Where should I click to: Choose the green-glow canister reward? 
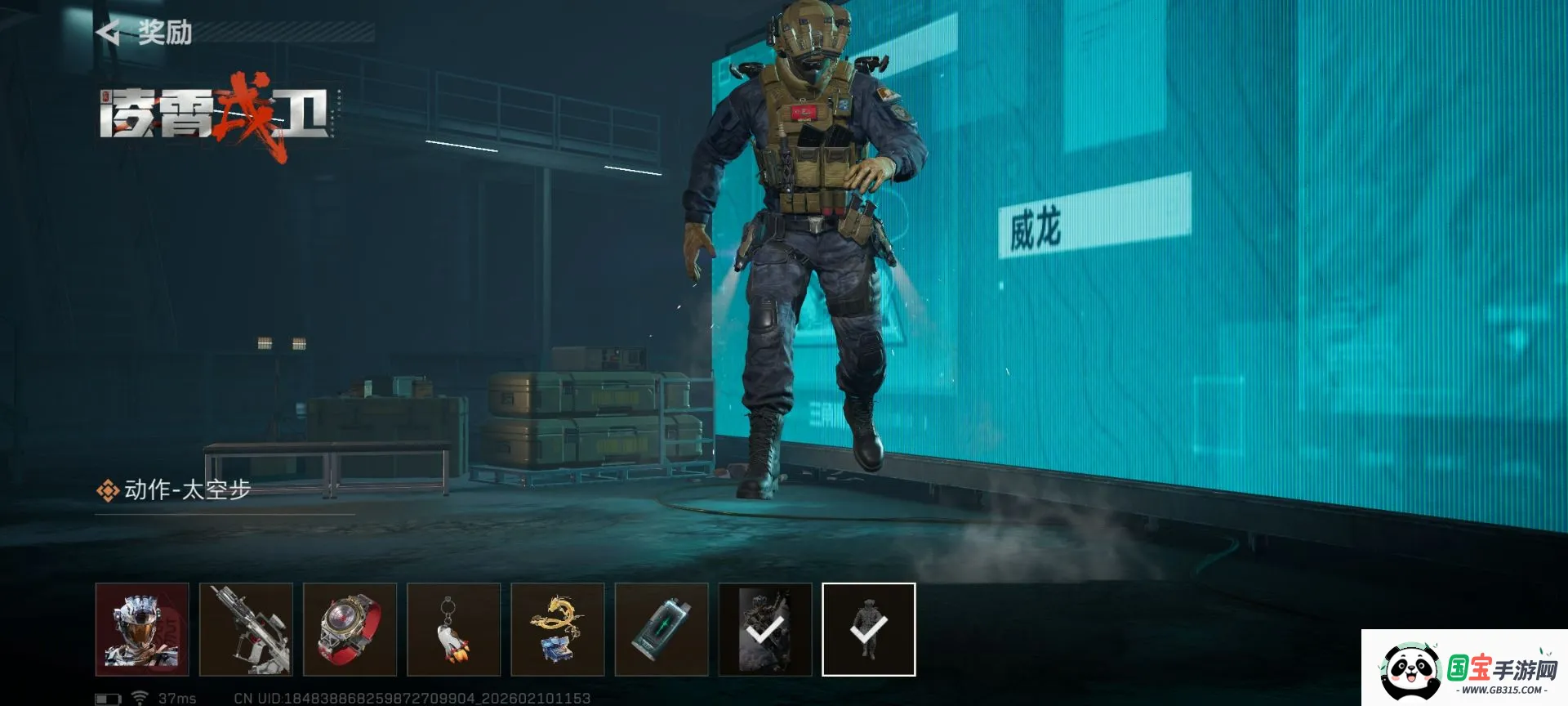click(661, 629)
